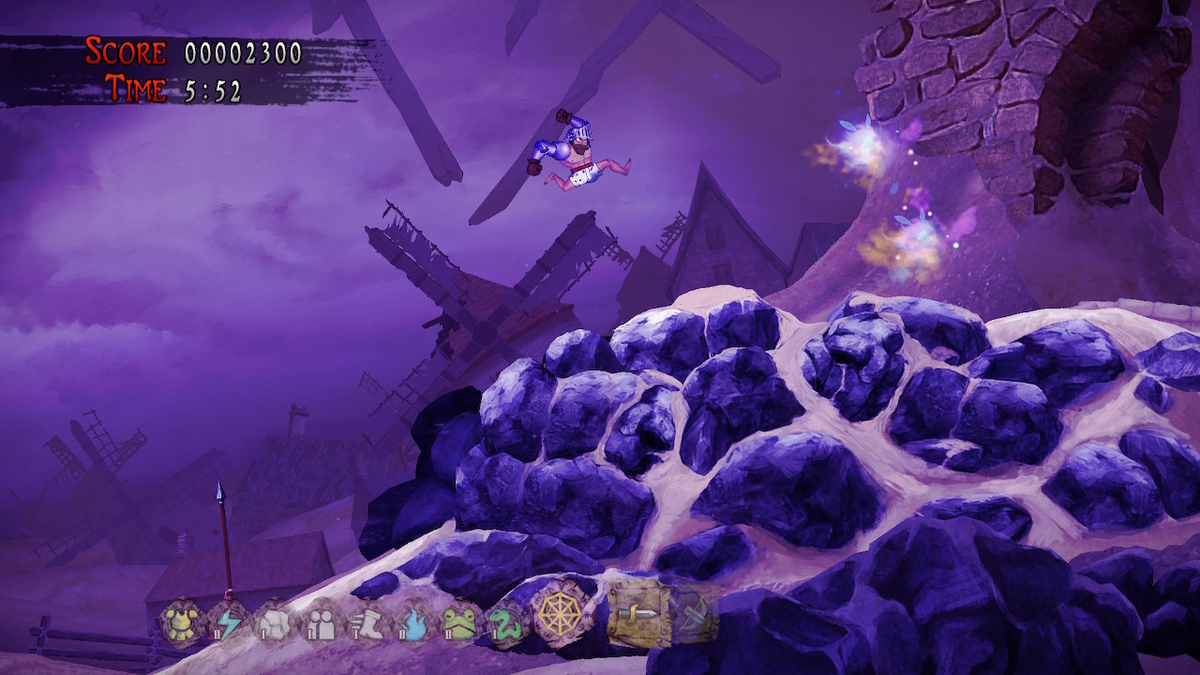1200x675 pixels.
Task: Activate the green serpent skill icon
Action: click(x=505, y=622)
